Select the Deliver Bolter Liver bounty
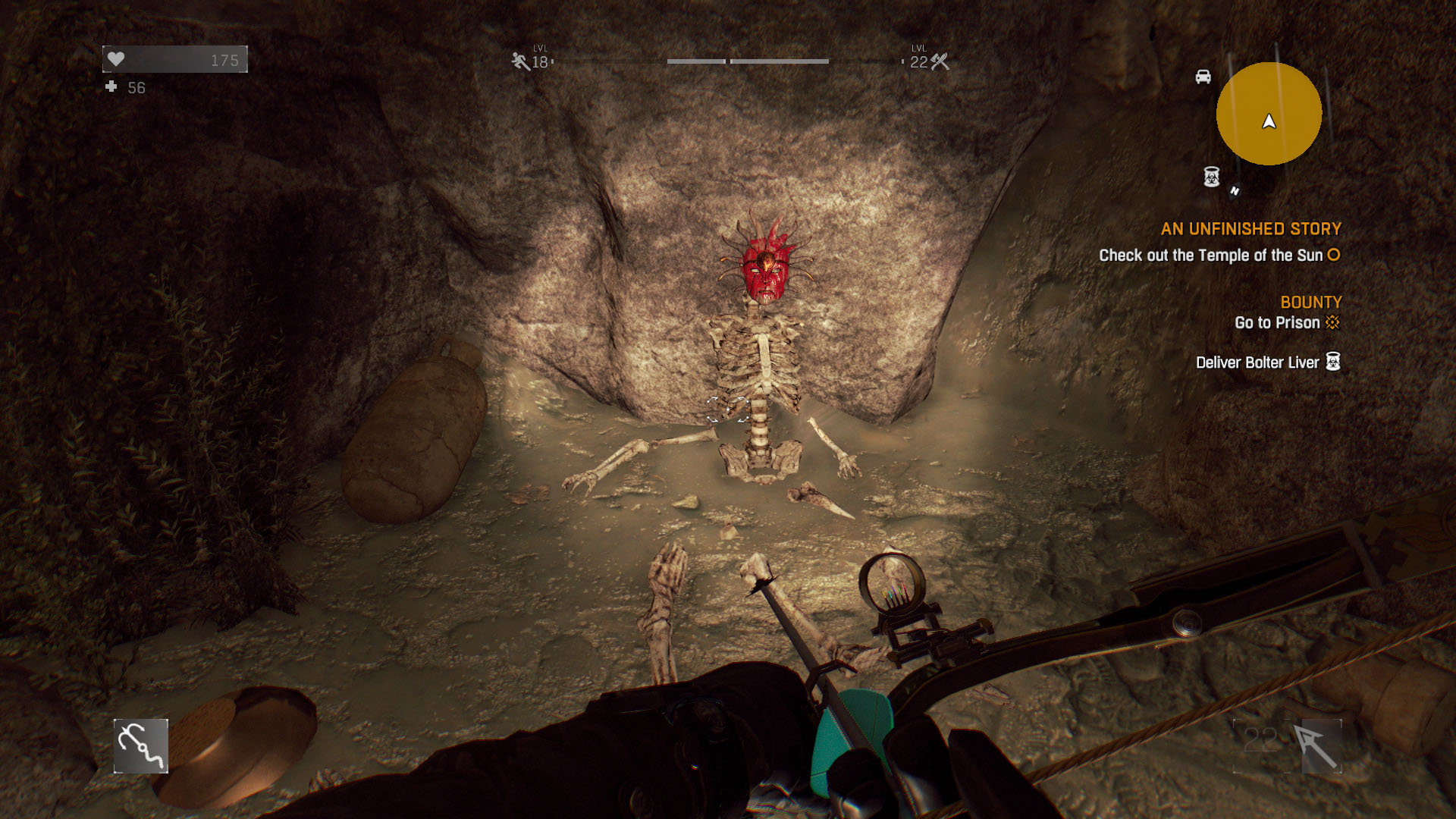 (1257, 362)
